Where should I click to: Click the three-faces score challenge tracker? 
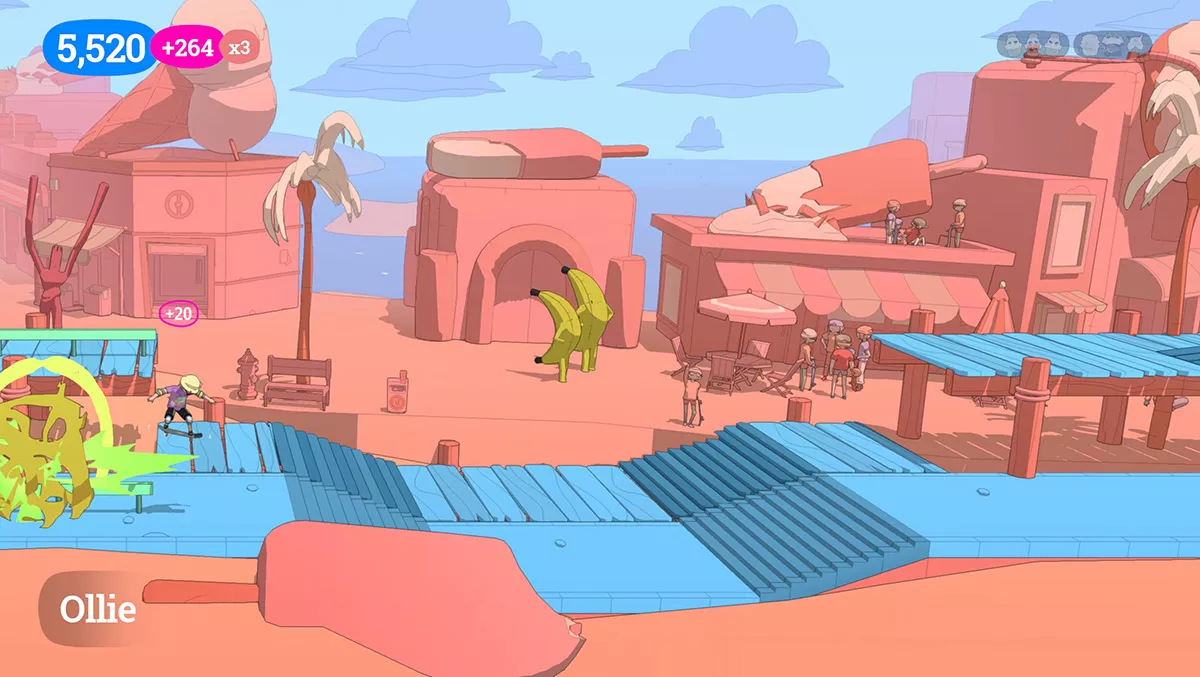1032,44
